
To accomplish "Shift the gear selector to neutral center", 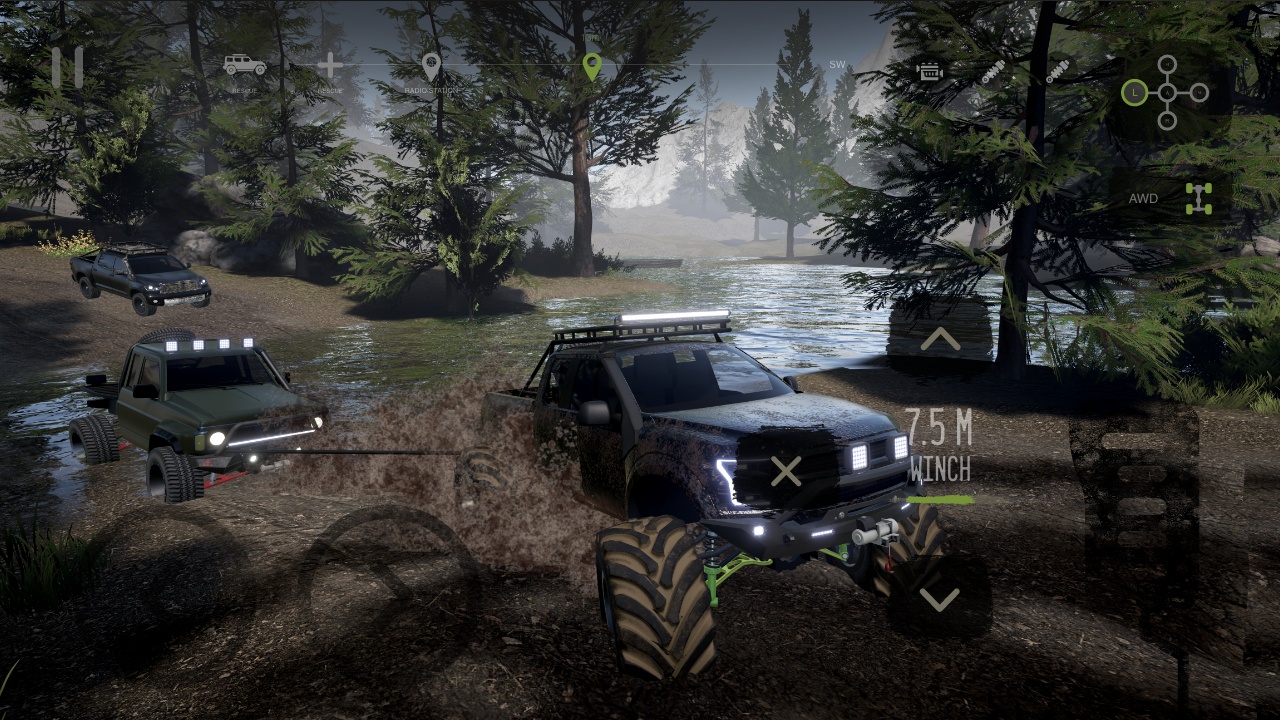I will click(1166, 93).
